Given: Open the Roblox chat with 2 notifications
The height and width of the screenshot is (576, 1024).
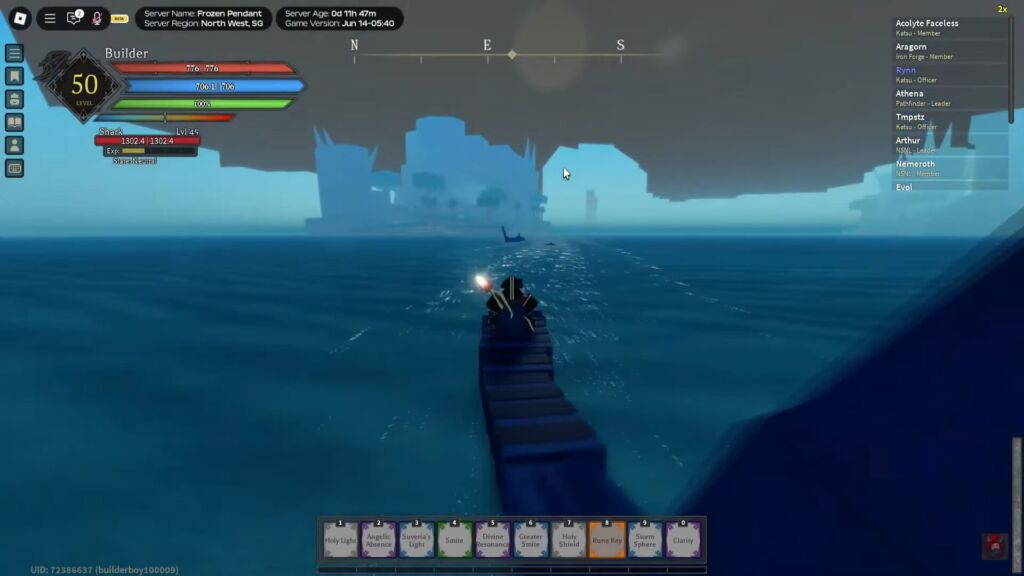Looking at the screenshot, I should tap(74, 18).
